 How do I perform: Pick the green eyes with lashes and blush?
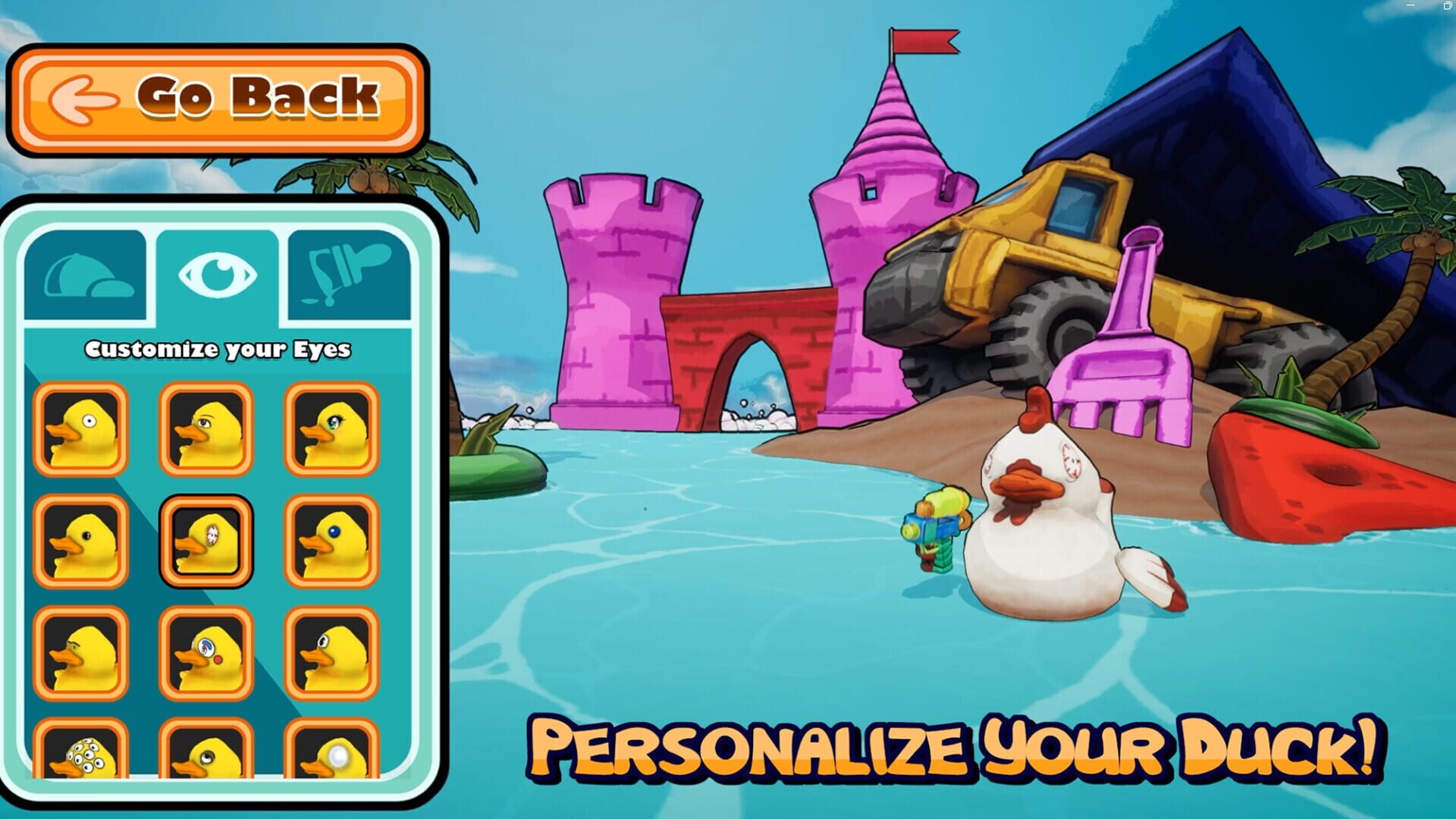pyautogui.click(x=330, y=428)
